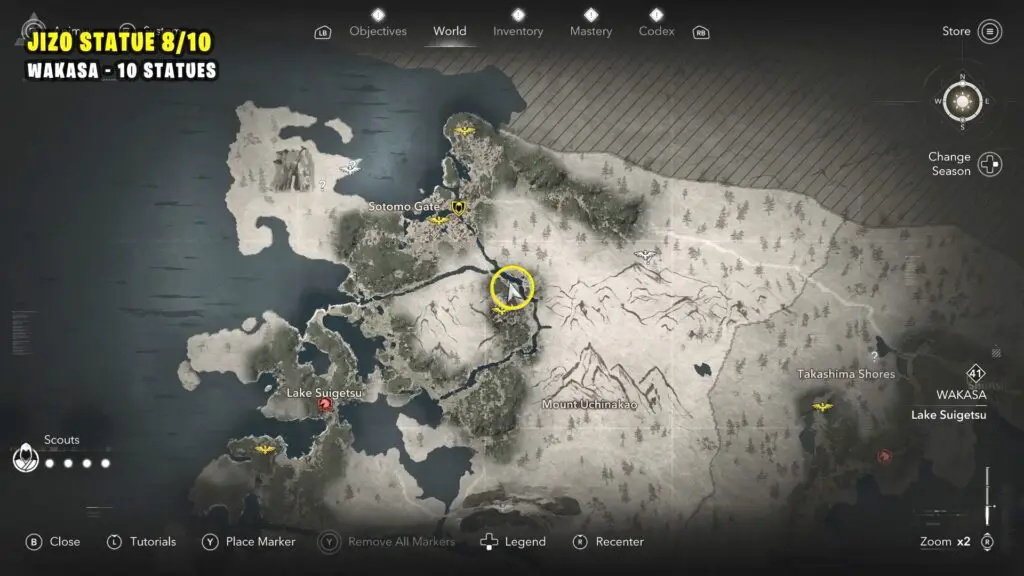Select the Mount Uchinakao map label
Image resolution: width=1024 pixels, height=576 pixels.
click(589, 405)
